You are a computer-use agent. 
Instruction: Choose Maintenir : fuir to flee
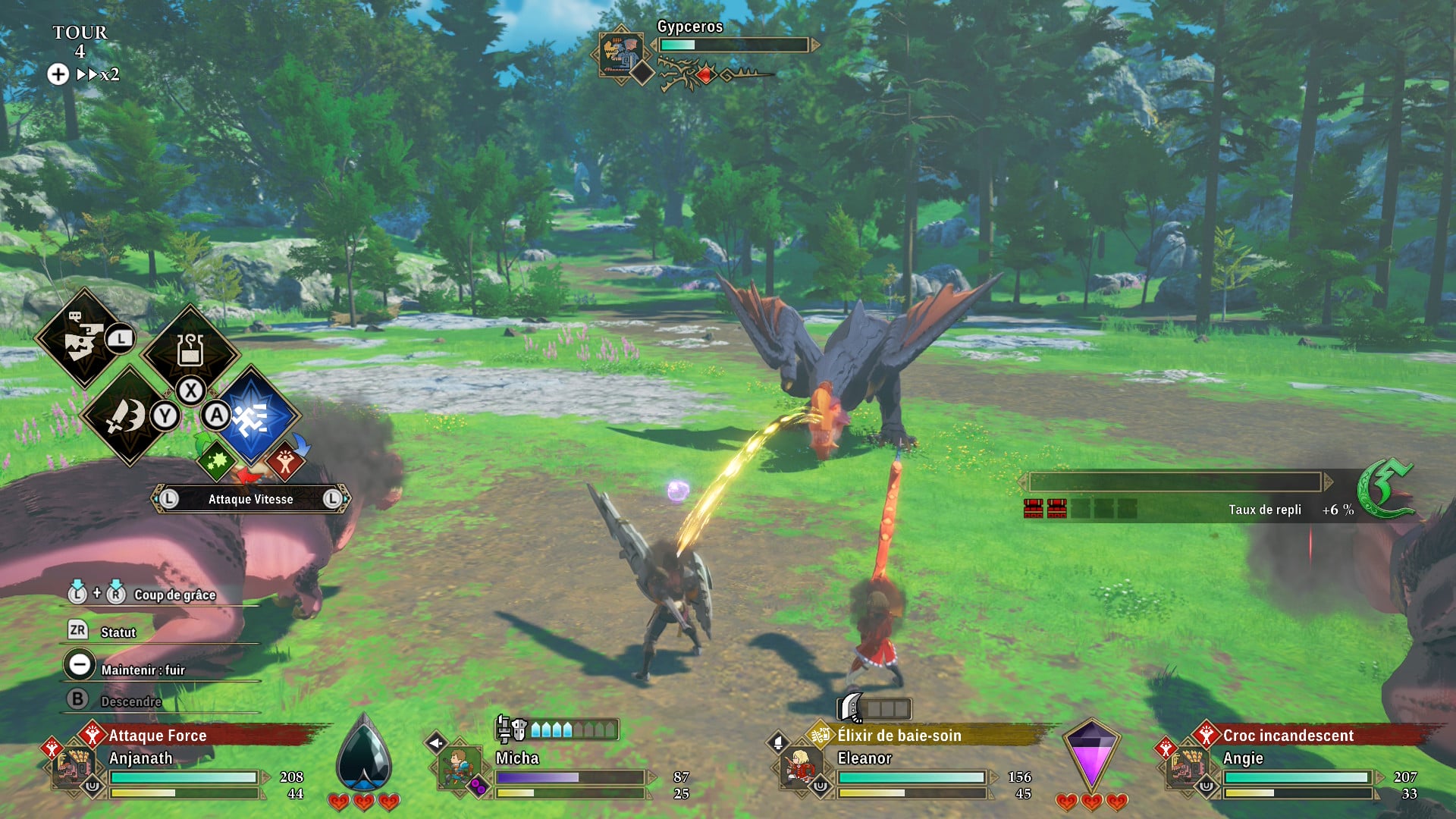tap(143, 670)
